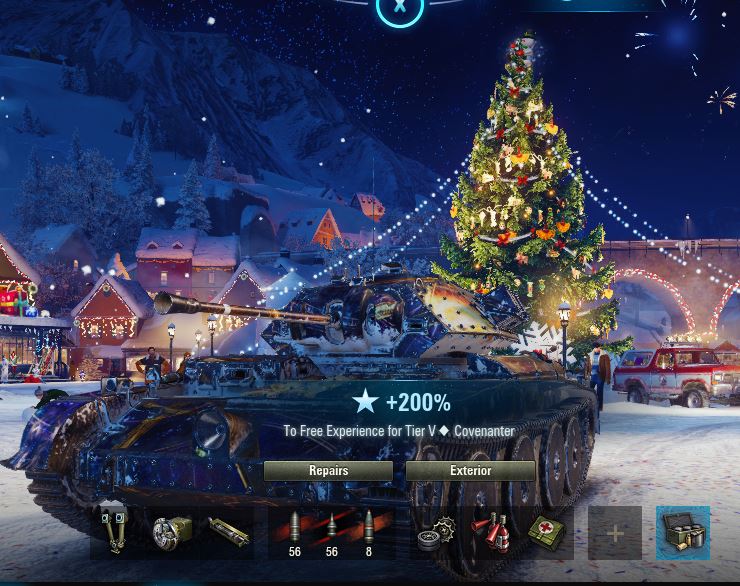Image resolution: width=740 pixels, height=586 pixels.
Task: Select the repair kit consumable slot
Action: coord(436,533)
